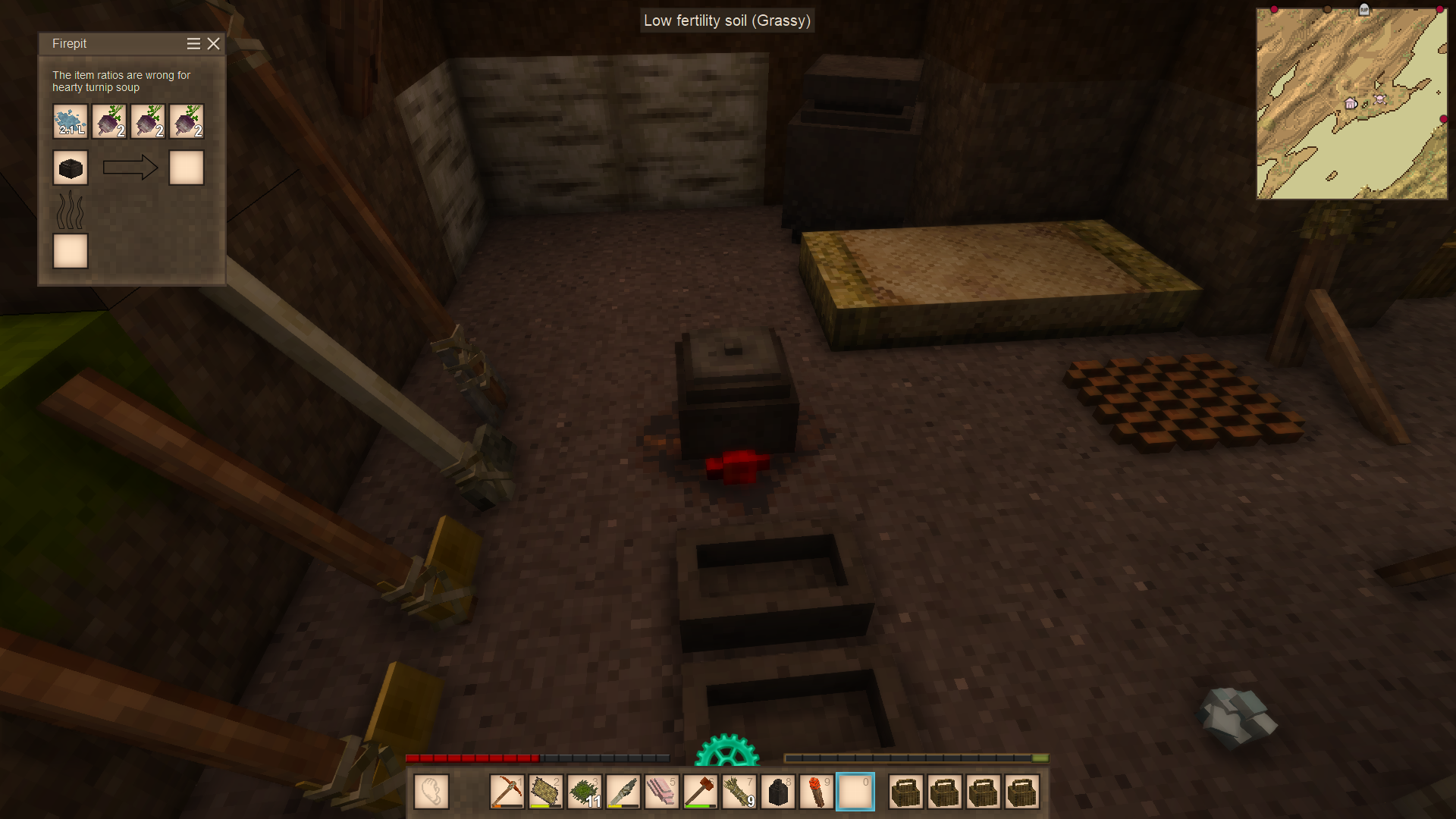This screenshot has height=819, width=1456.
Task: Pick up the cooking pot from firepit slot
Action: coord(71,168)
